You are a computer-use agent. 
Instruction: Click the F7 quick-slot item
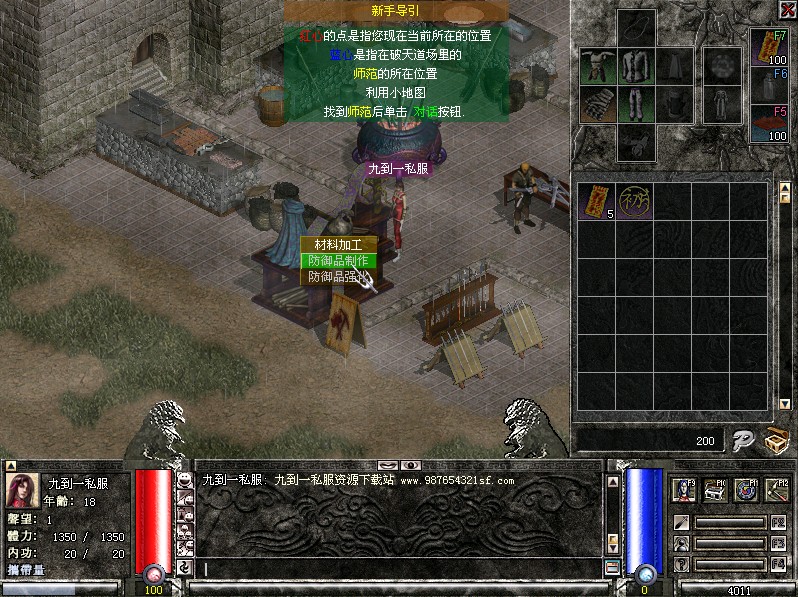pyautogui.click(x=769, y=47)
